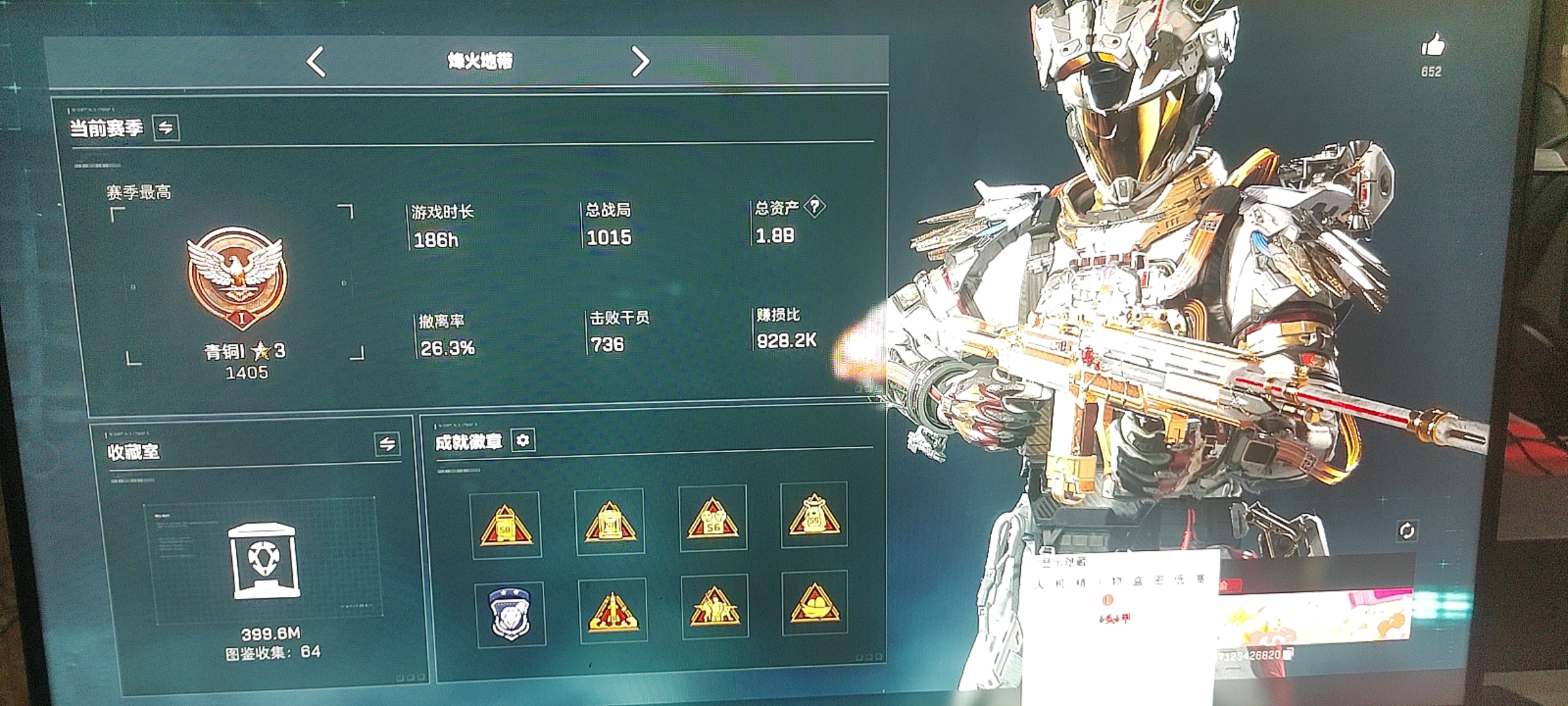Viewport: 1568px width, 706px height.
Task: Show help for total assets
Action: [814, 207]
